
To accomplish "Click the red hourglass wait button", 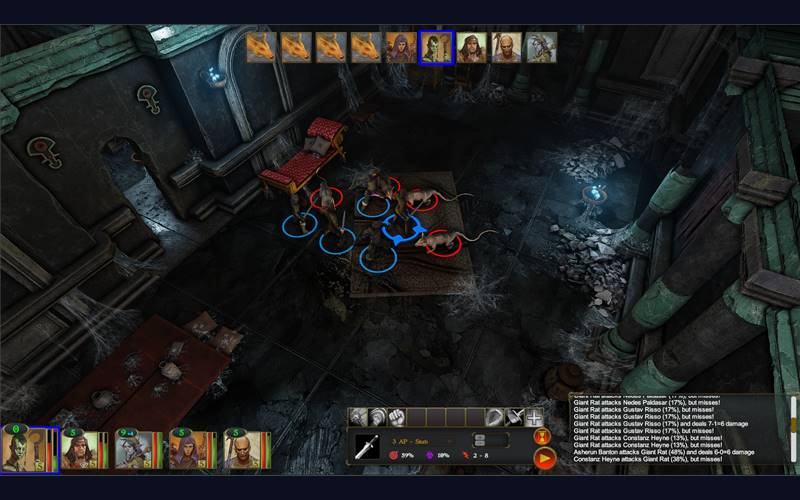I will [x=544, y=437].
